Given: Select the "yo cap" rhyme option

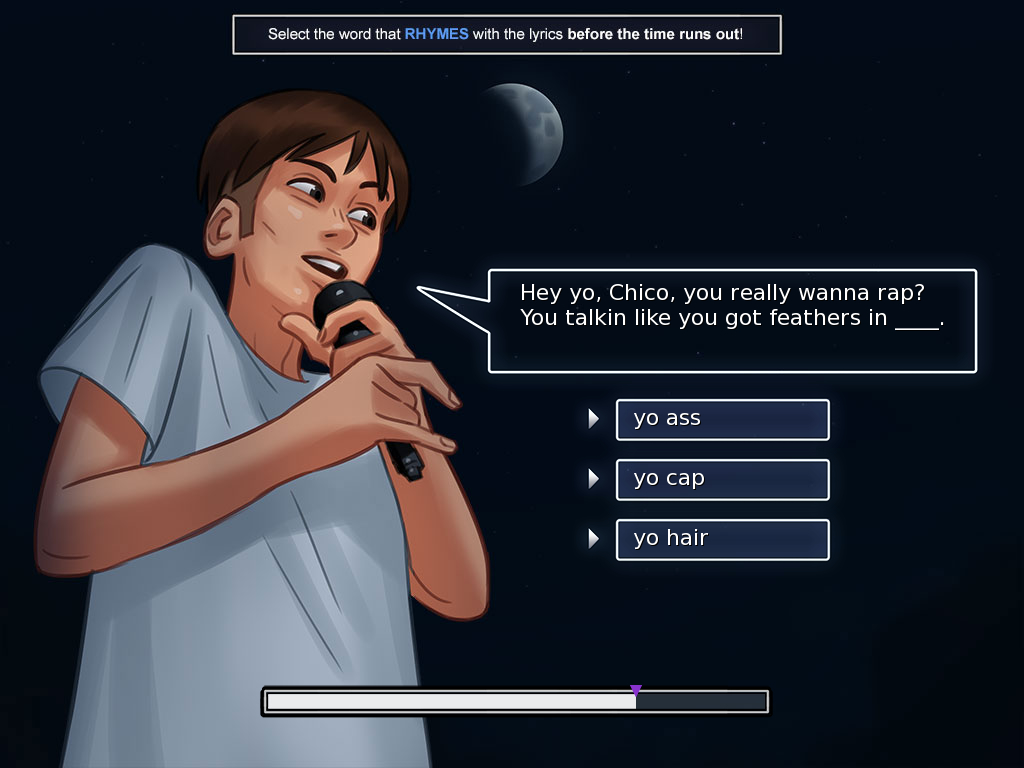Looking at the screenshot, I should 722,479.
